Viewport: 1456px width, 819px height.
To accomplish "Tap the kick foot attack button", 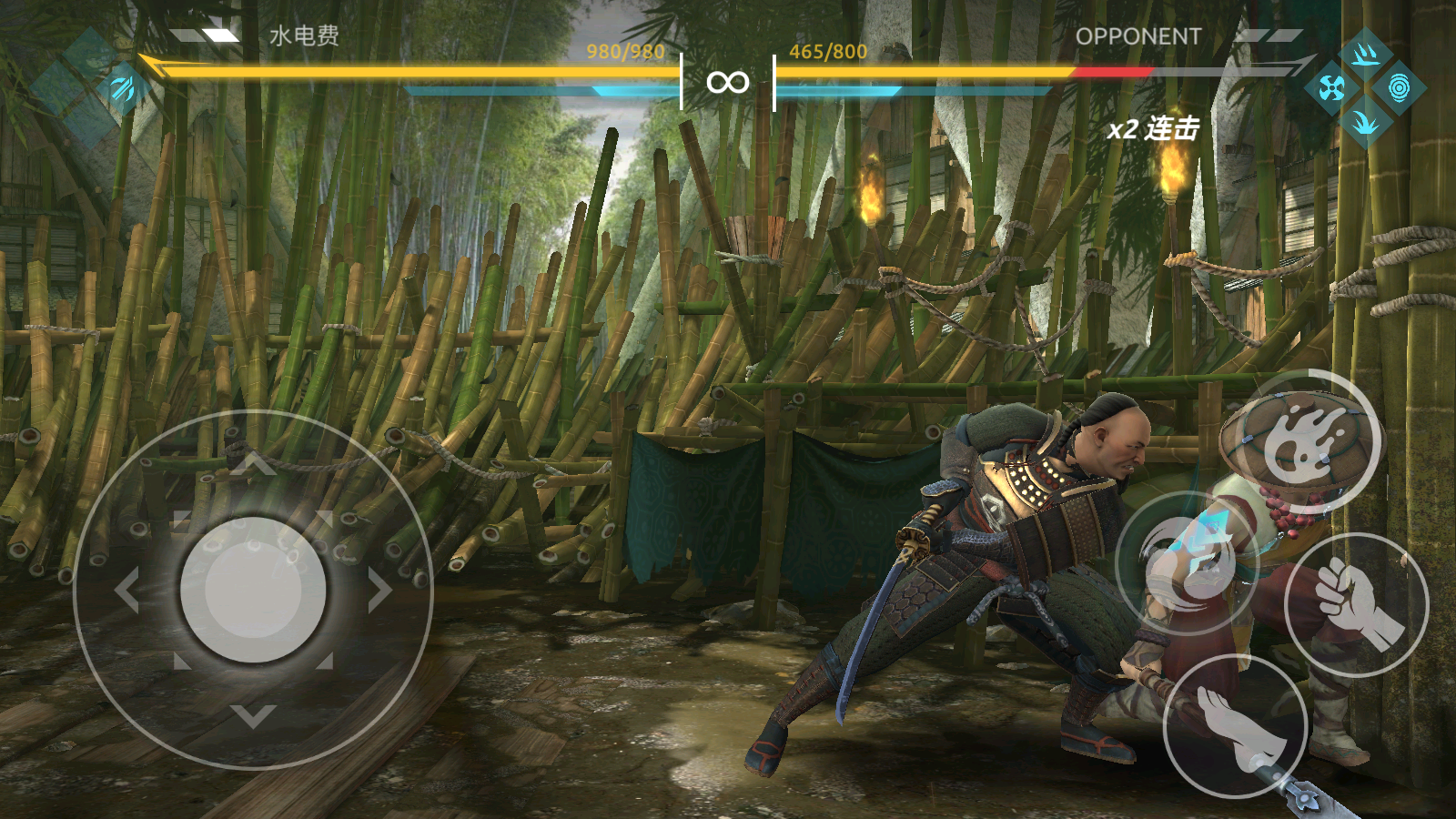I will pos(1236,726).
